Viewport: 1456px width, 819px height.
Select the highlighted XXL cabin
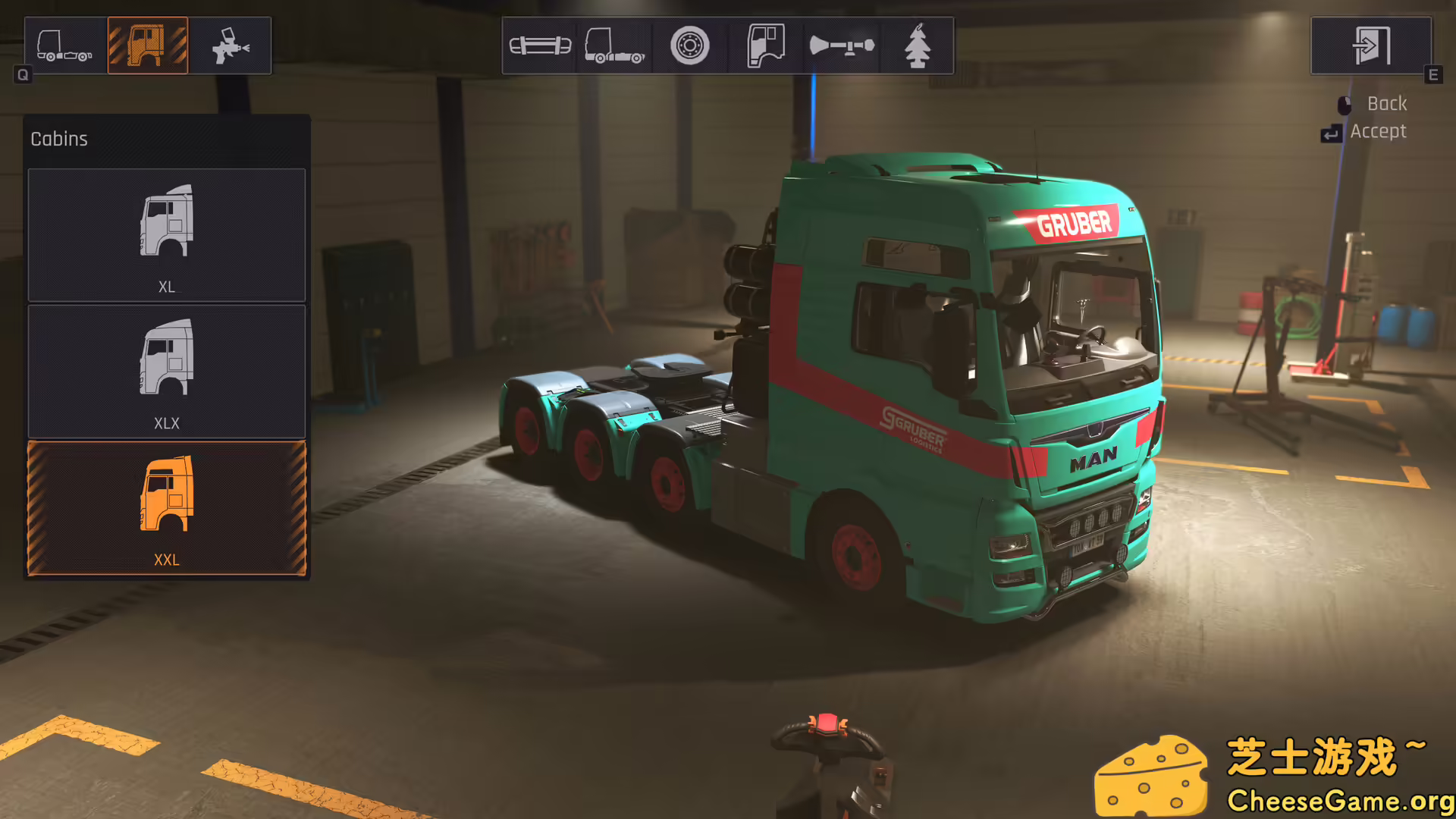tap(166, 507)
